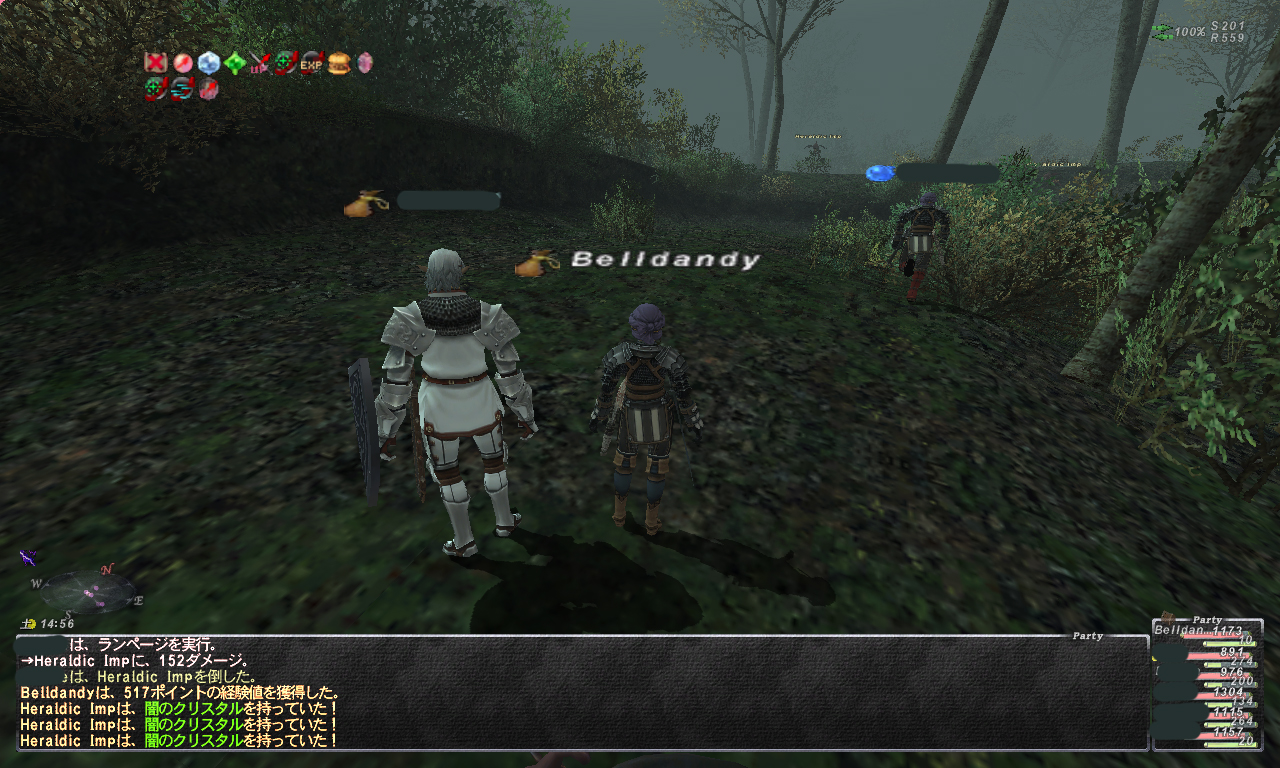
Task: Click the purple lightning weather icon
Action: 28,556
